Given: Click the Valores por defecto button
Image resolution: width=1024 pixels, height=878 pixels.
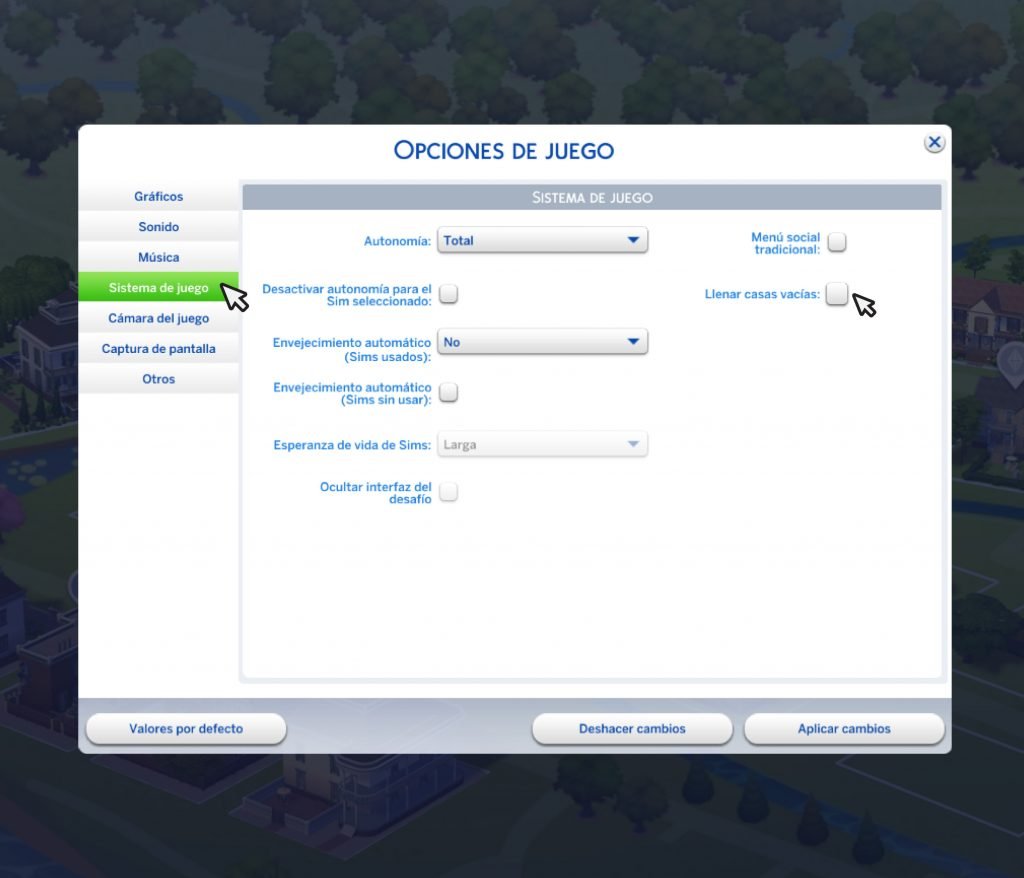Looking at the screenshot, I should point(186,729).
